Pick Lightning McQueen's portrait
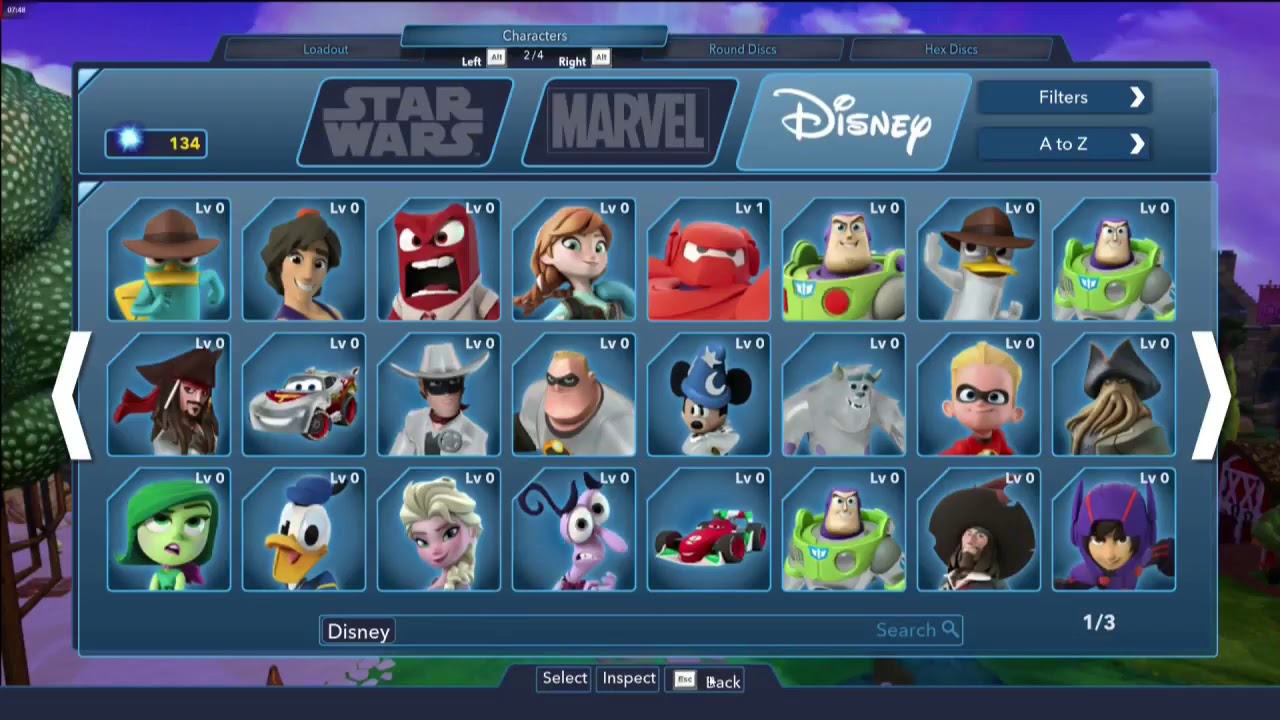This screenshot has height=720, width=1280. [x=303, y=396]
